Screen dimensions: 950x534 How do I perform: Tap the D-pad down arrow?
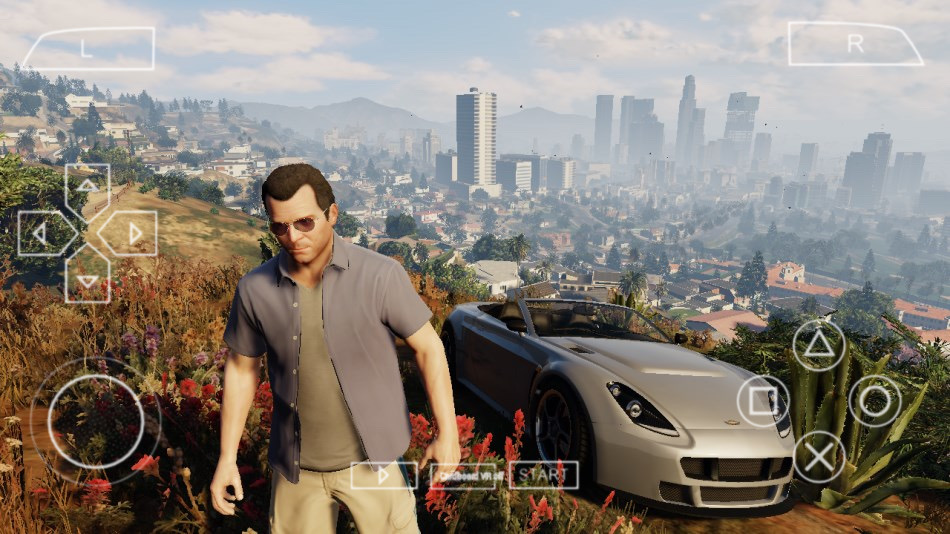[x=88, y=279]
